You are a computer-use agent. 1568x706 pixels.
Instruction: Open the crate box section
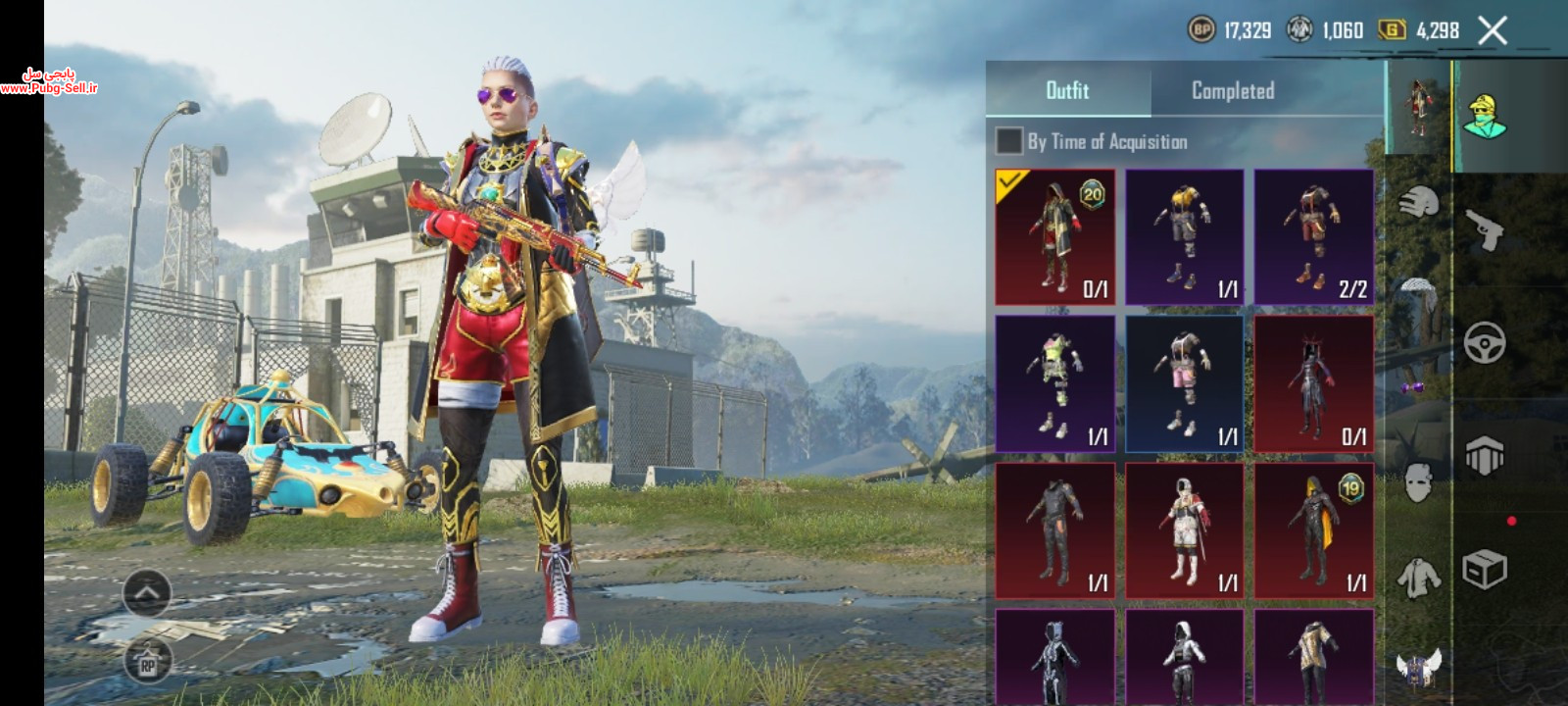(x=1486, y=569)
